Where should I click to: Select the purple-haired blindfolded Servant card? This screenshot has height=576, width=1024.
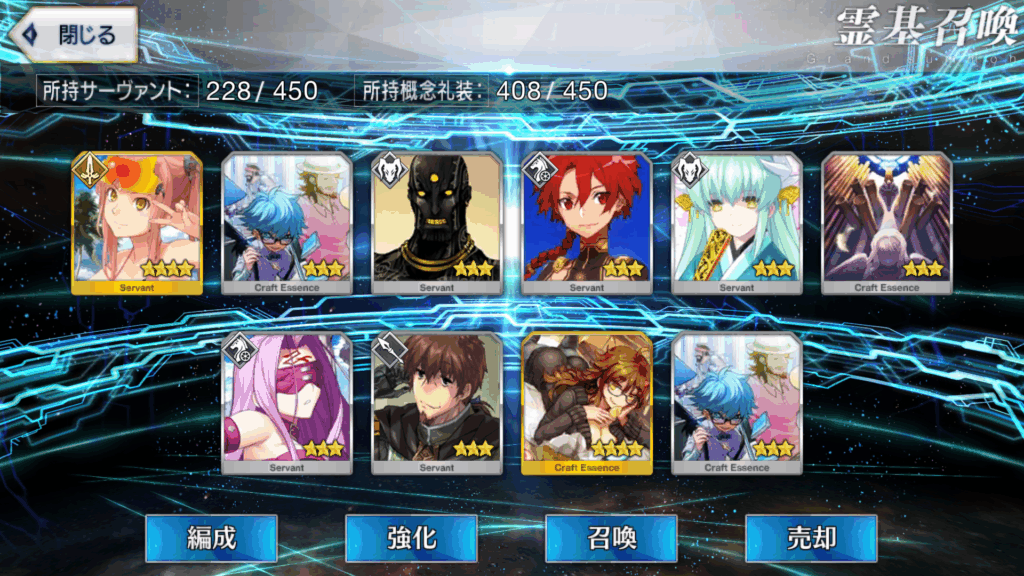click(287, 402)
